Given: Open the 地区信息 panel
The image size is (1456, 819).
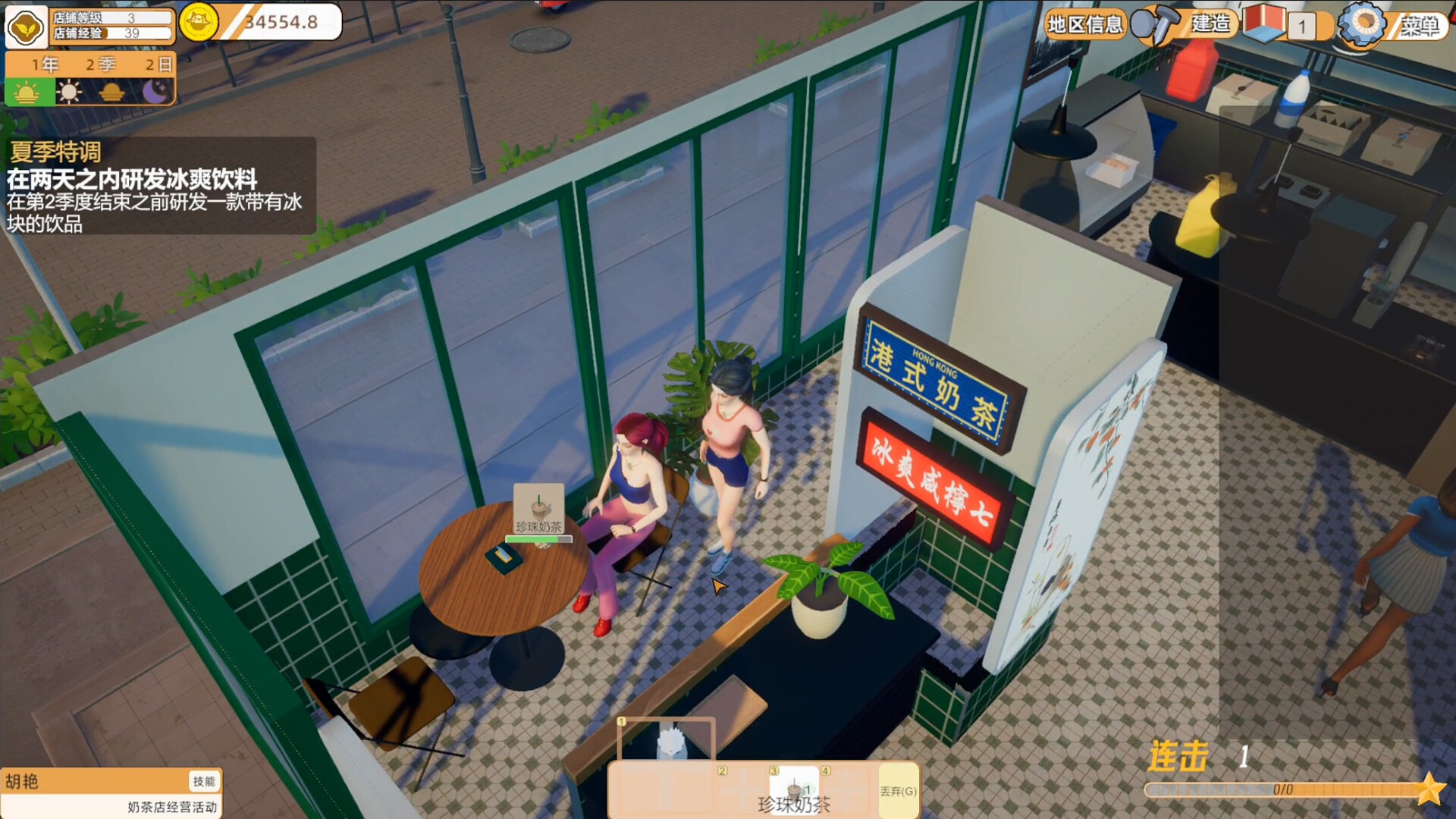Looking at the screenshot, I should pos(1084,23).
